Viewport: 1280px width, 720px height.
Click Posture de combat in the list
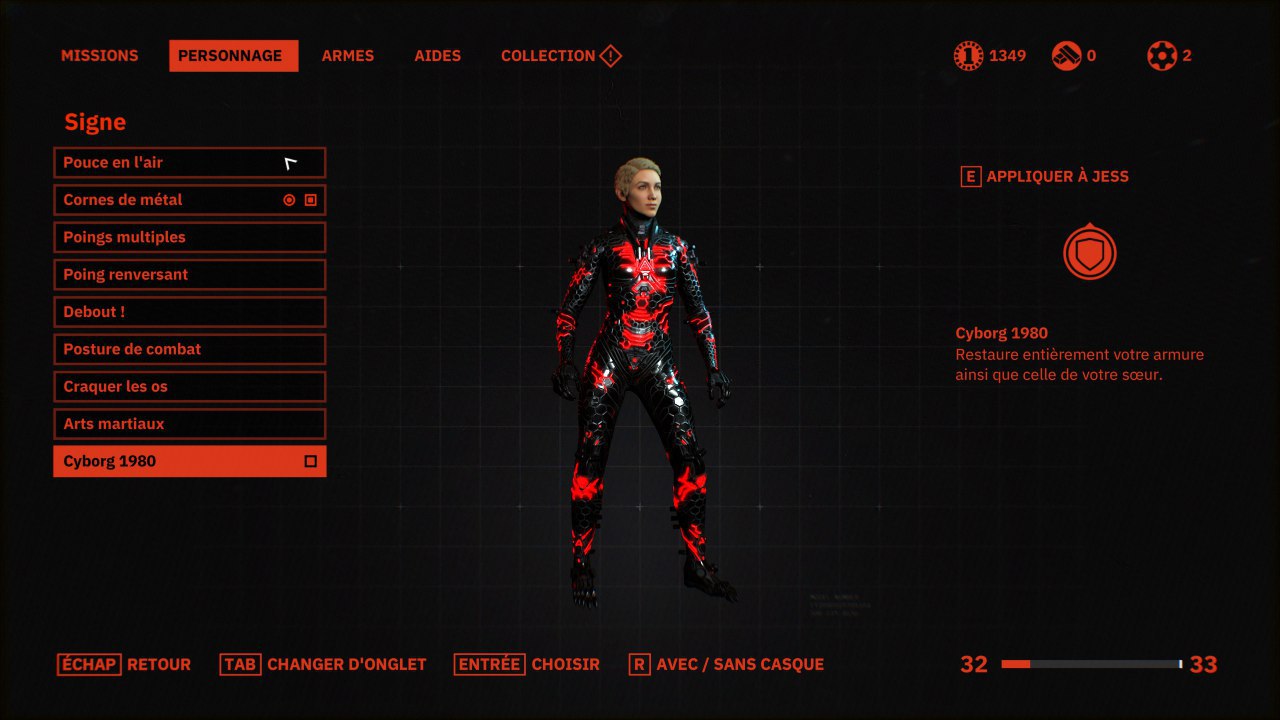(189, 349)
